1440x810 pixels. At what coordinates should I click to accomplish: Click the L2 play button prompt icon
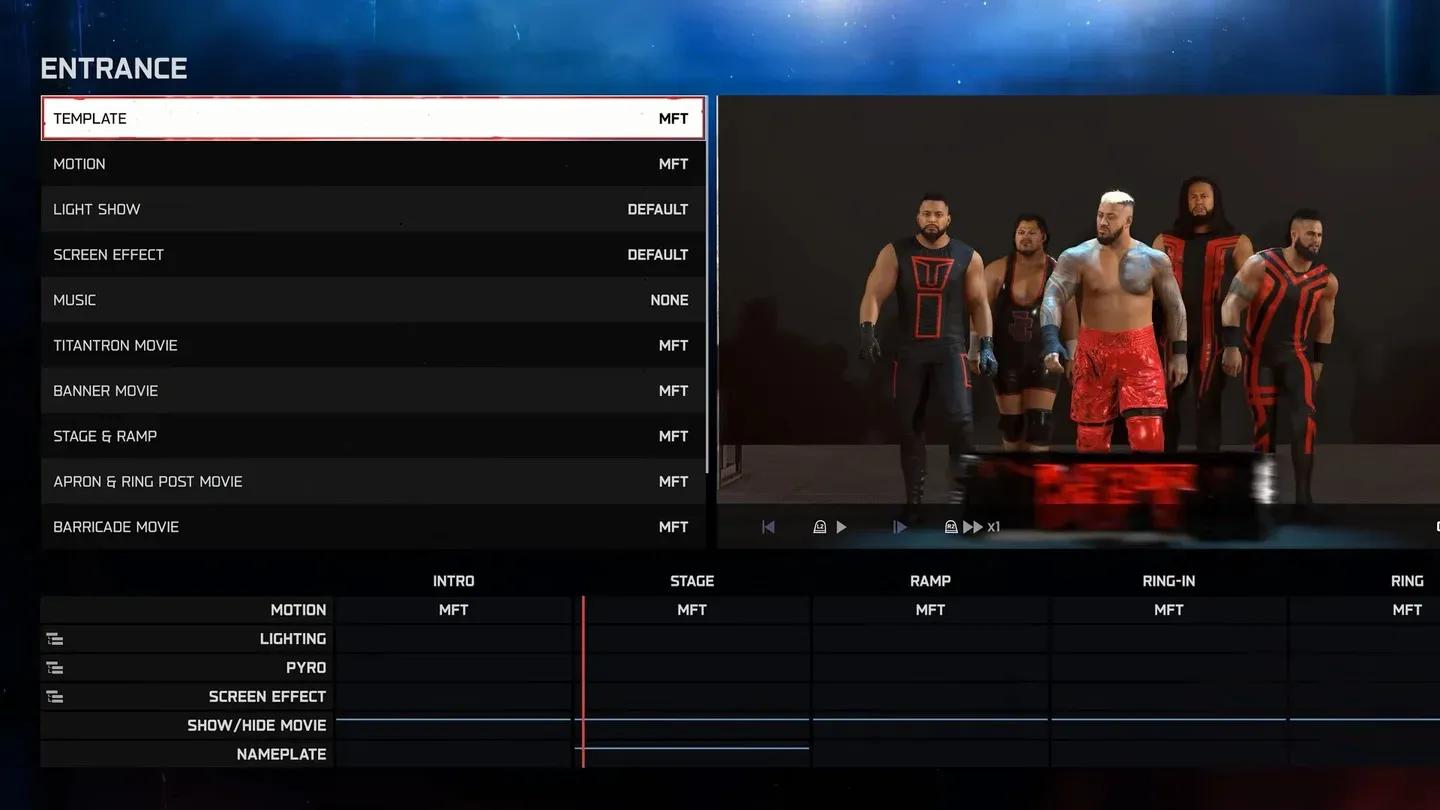coord(819,526)
